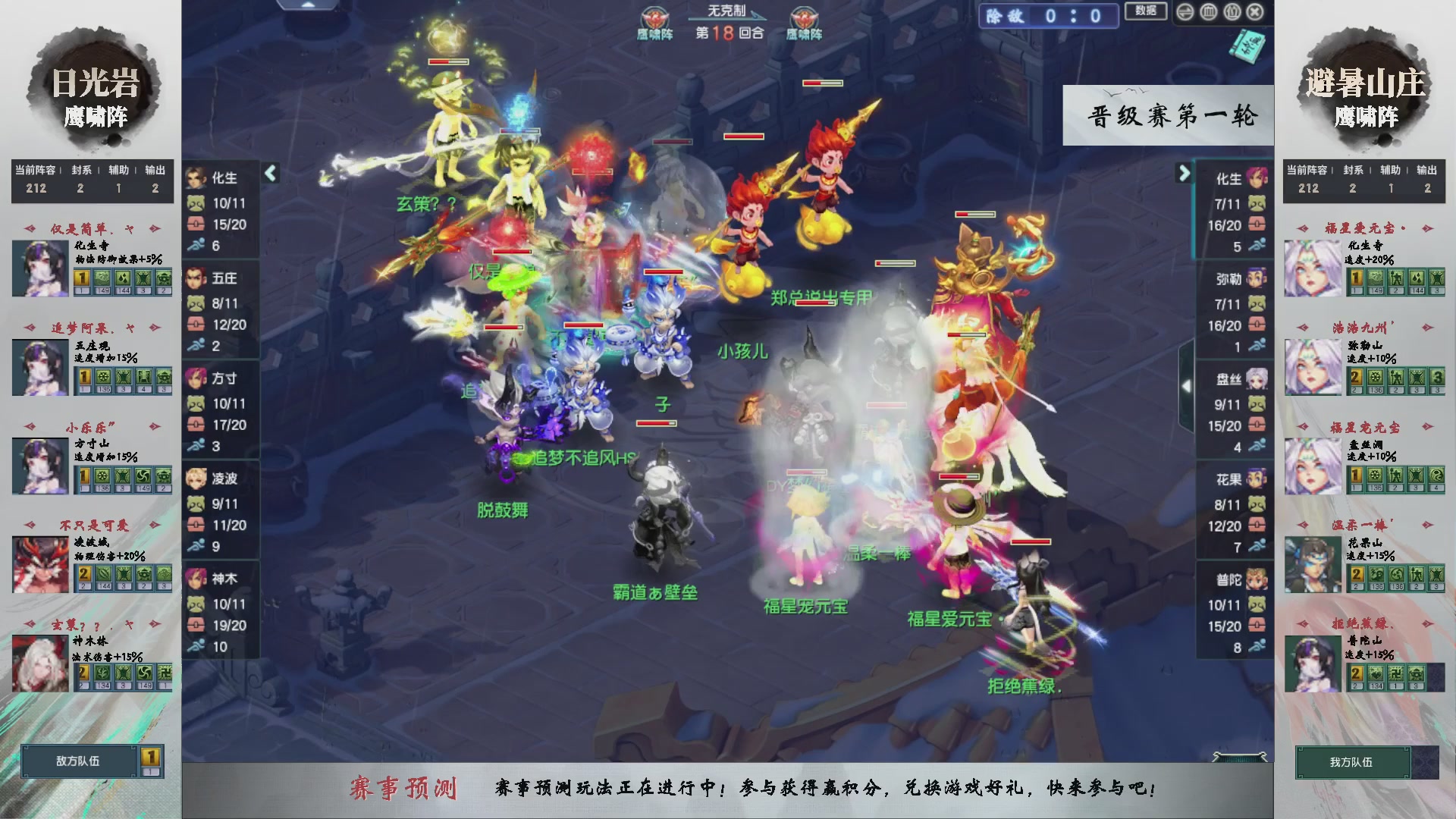1456x819 pixels.
Task: Click 弥勒's character portrait on the right panel
Action: click(x=1256, y=278)
